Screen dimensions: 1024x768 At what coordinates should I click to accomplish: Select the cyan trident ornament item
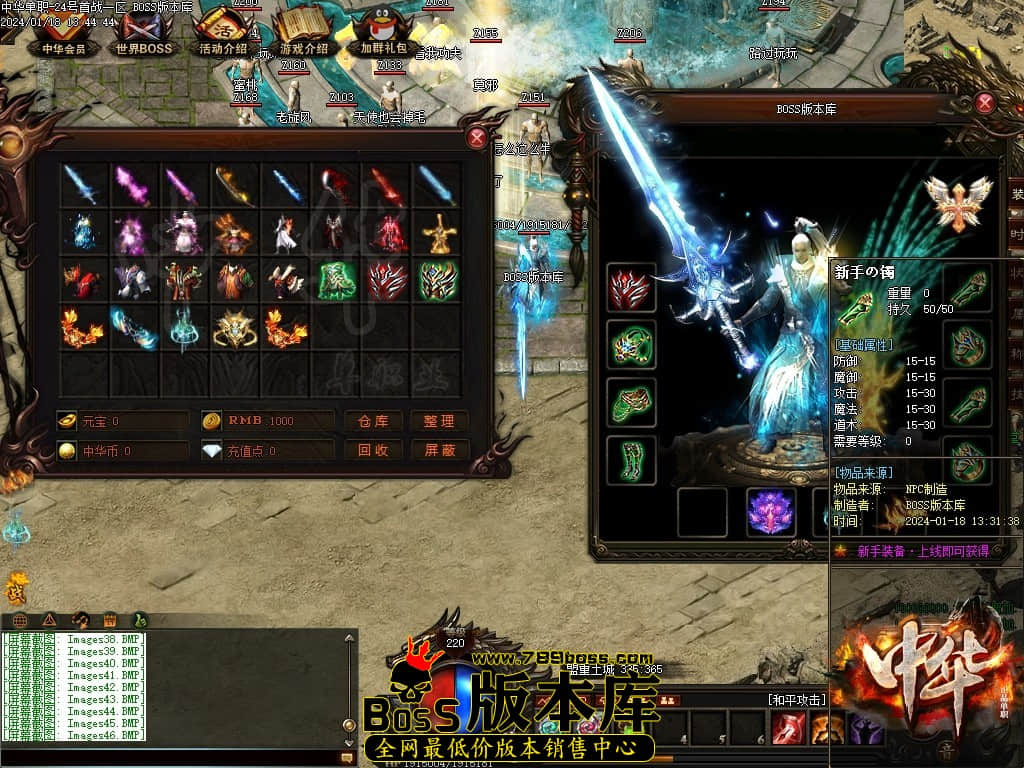(184, 328)
